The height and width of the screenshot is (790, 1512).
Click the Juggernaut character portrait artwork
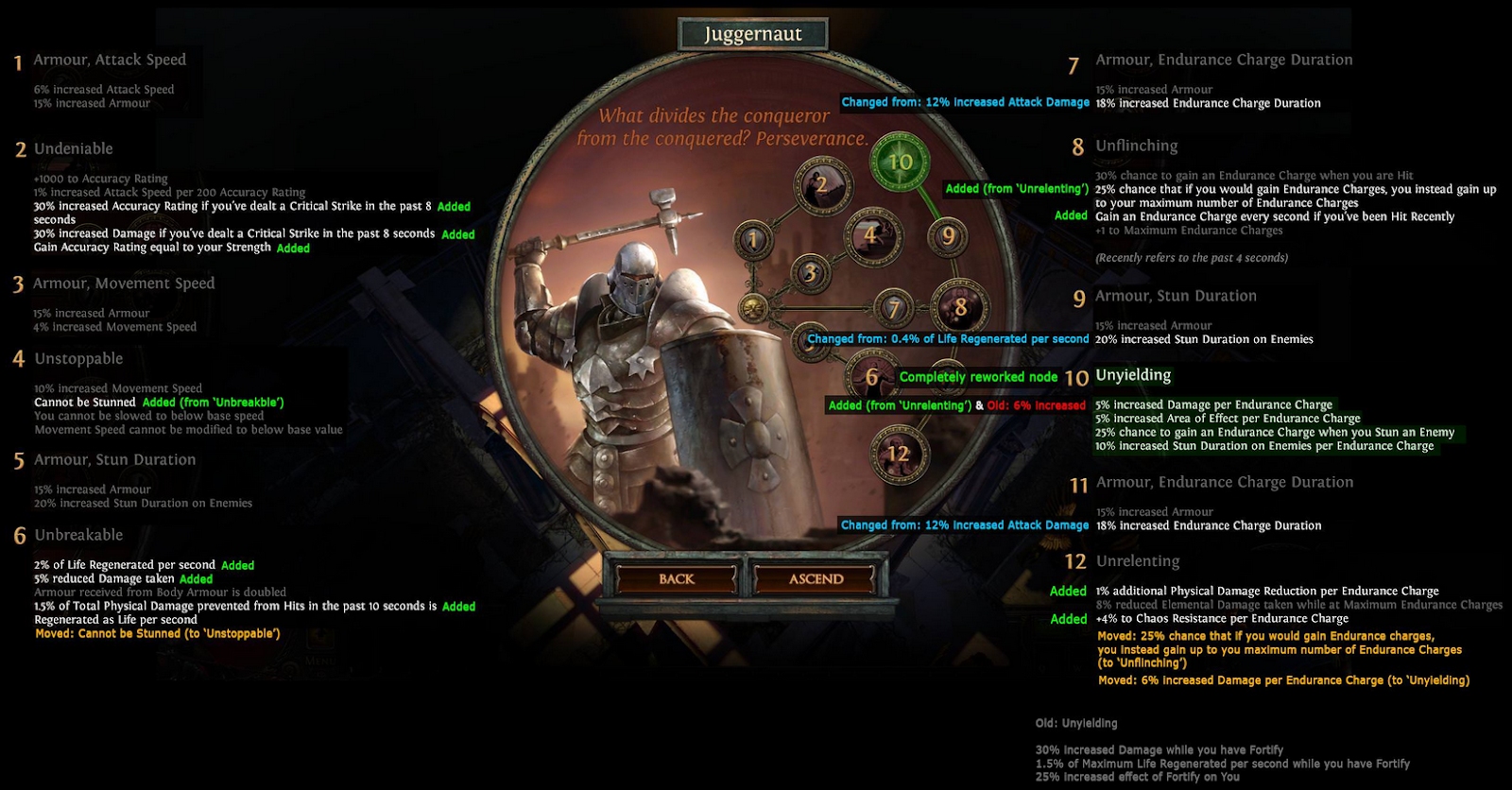pos(643,378)
